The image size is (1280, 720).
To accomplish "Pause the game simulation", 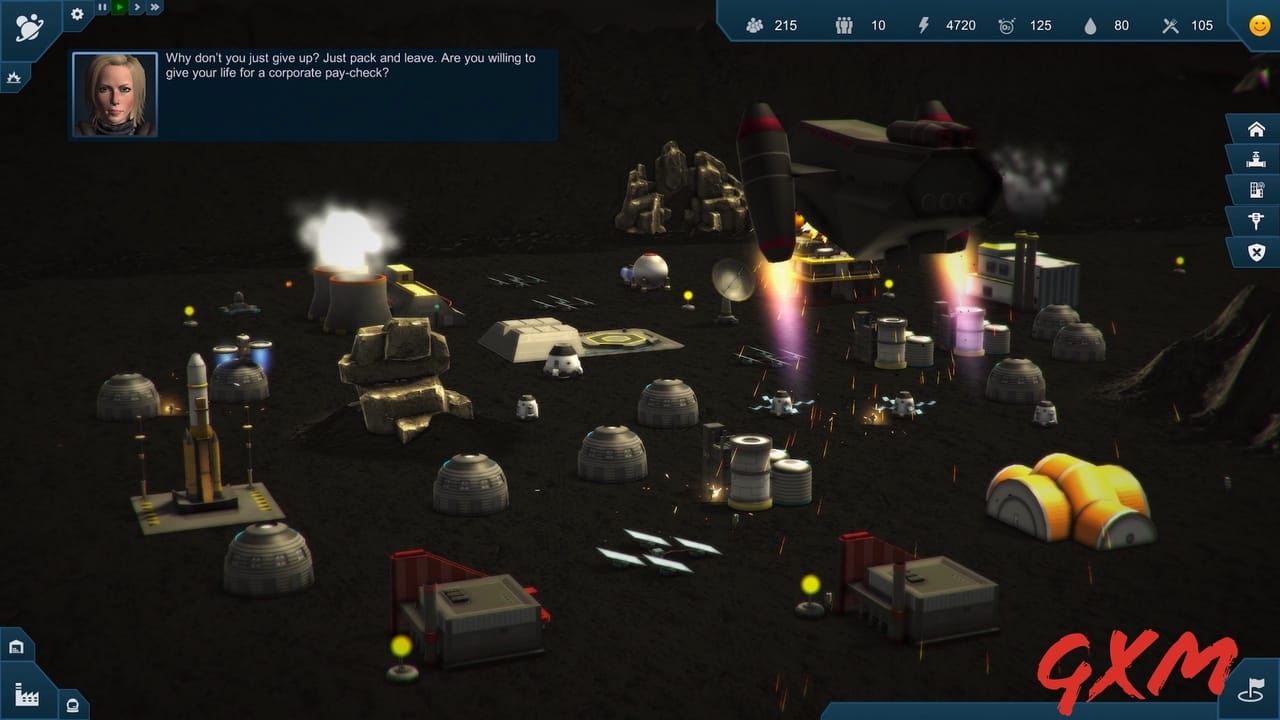I will pos(103,7).
